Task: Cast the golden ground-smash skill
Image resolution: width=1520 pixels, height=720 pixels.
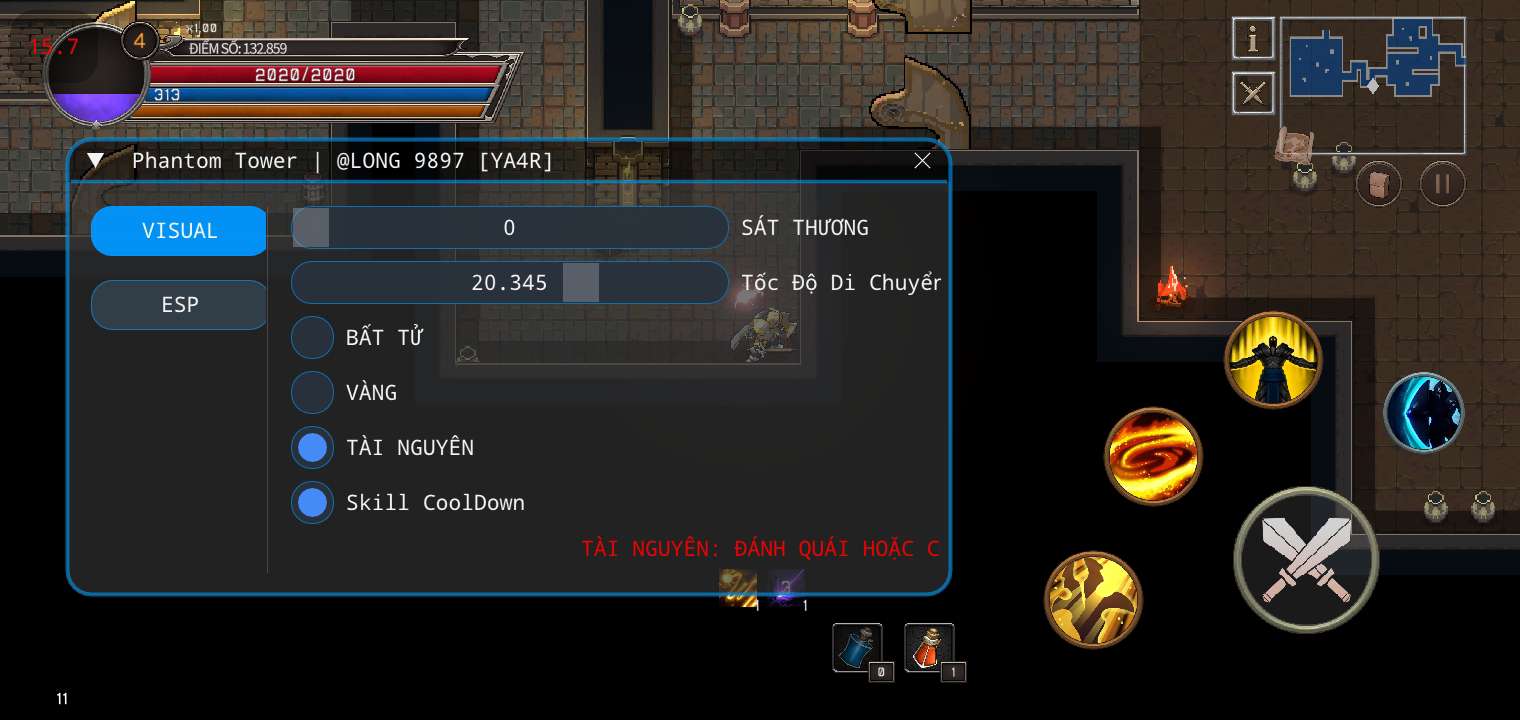Action: click(x=1093, y=599)
